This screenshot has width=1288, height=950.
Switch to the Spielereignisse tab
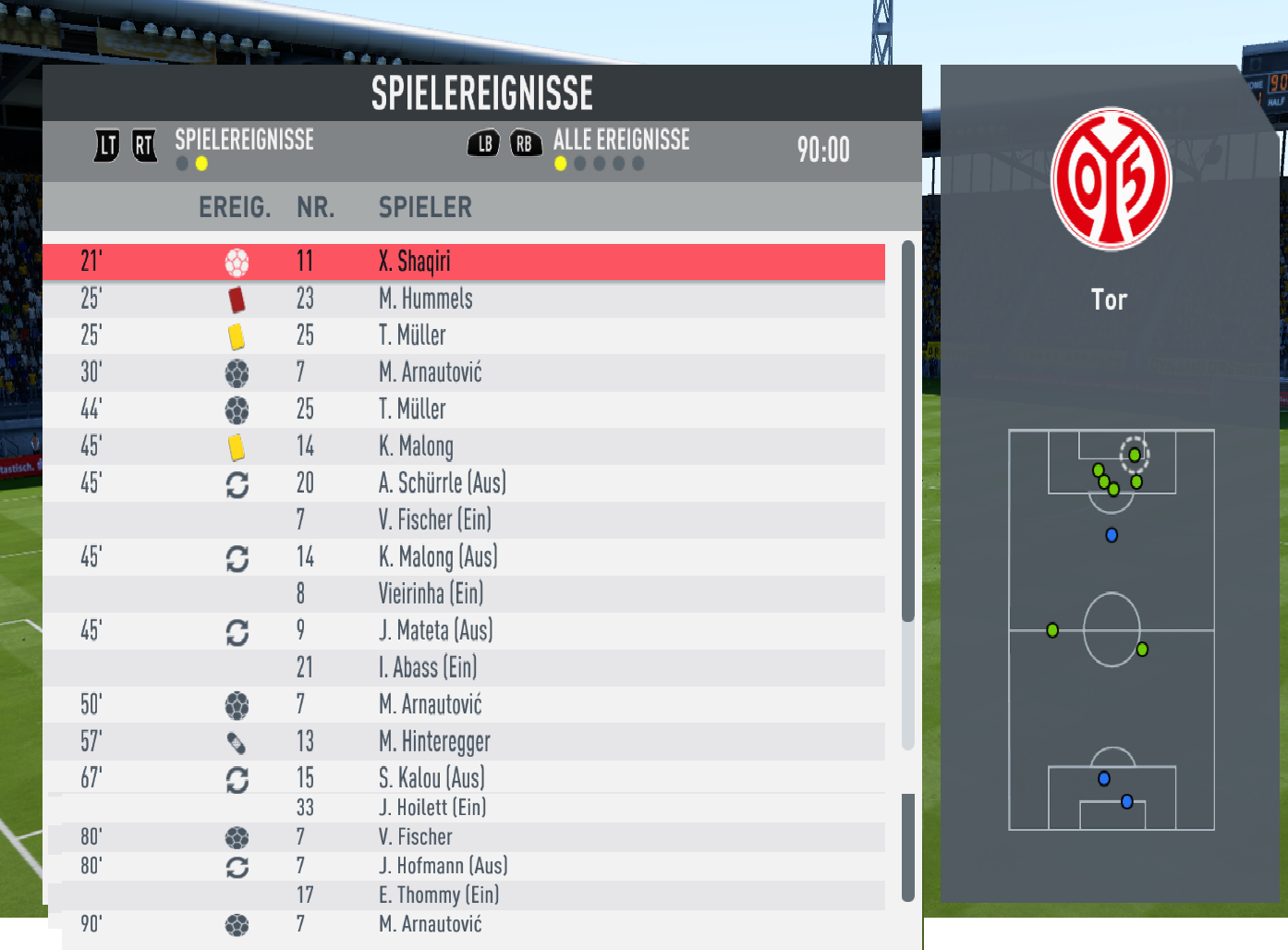[244, 140]
